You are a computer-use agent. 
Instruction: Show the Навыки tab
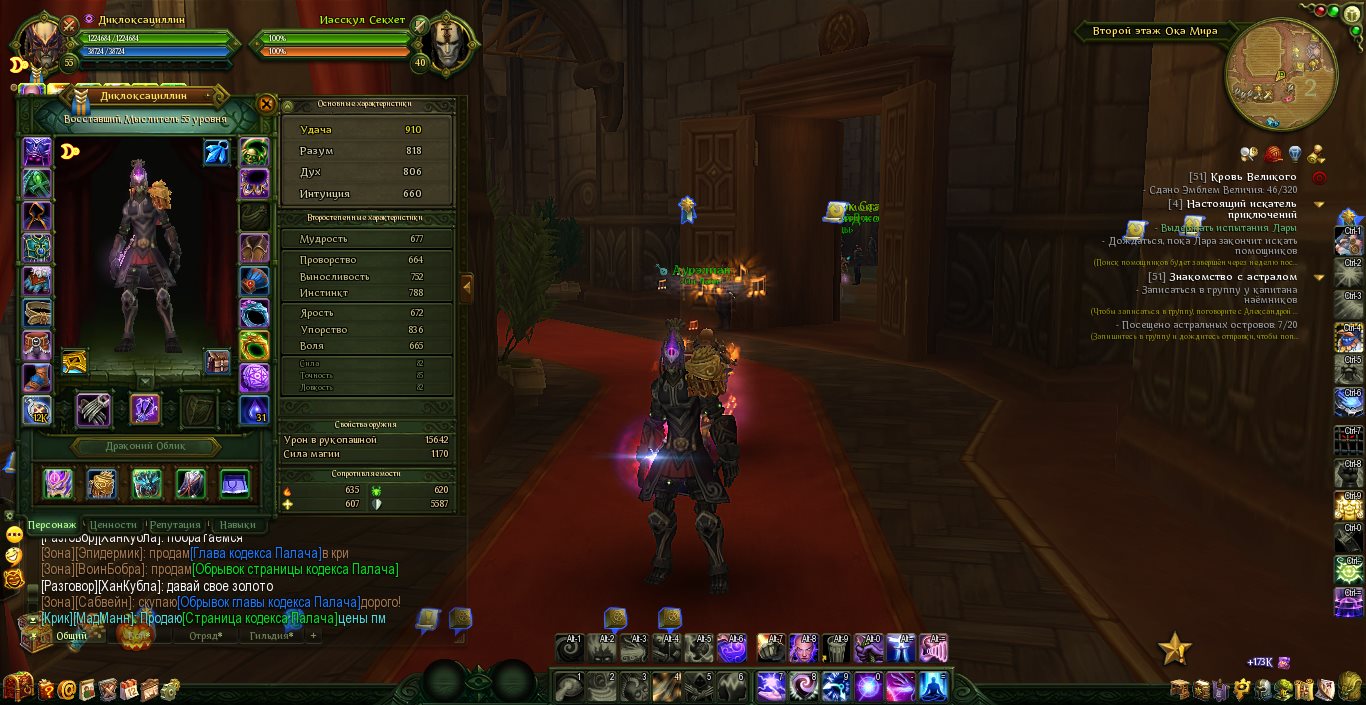pyautogui.click(x=237, y=524)
